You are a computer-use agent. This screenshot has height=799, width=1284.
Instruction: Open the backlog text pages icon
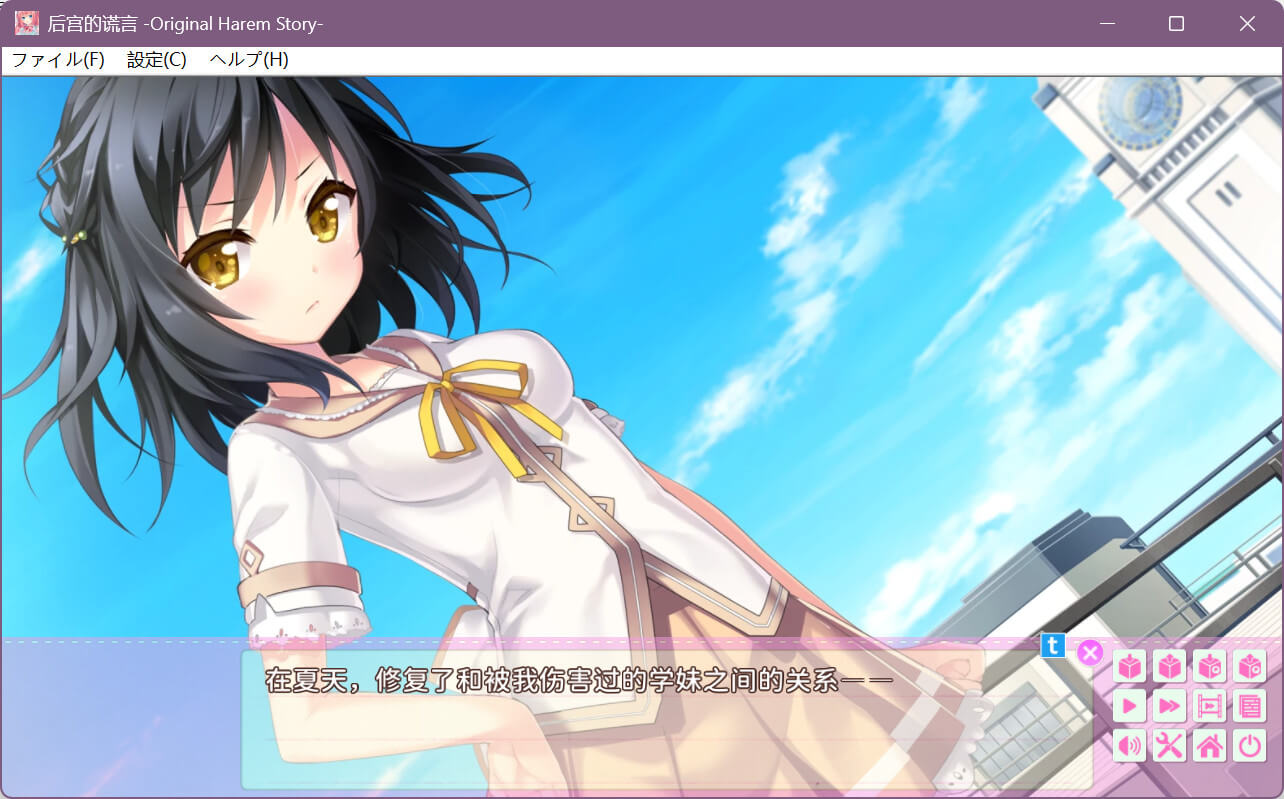tap(1250, 706)
